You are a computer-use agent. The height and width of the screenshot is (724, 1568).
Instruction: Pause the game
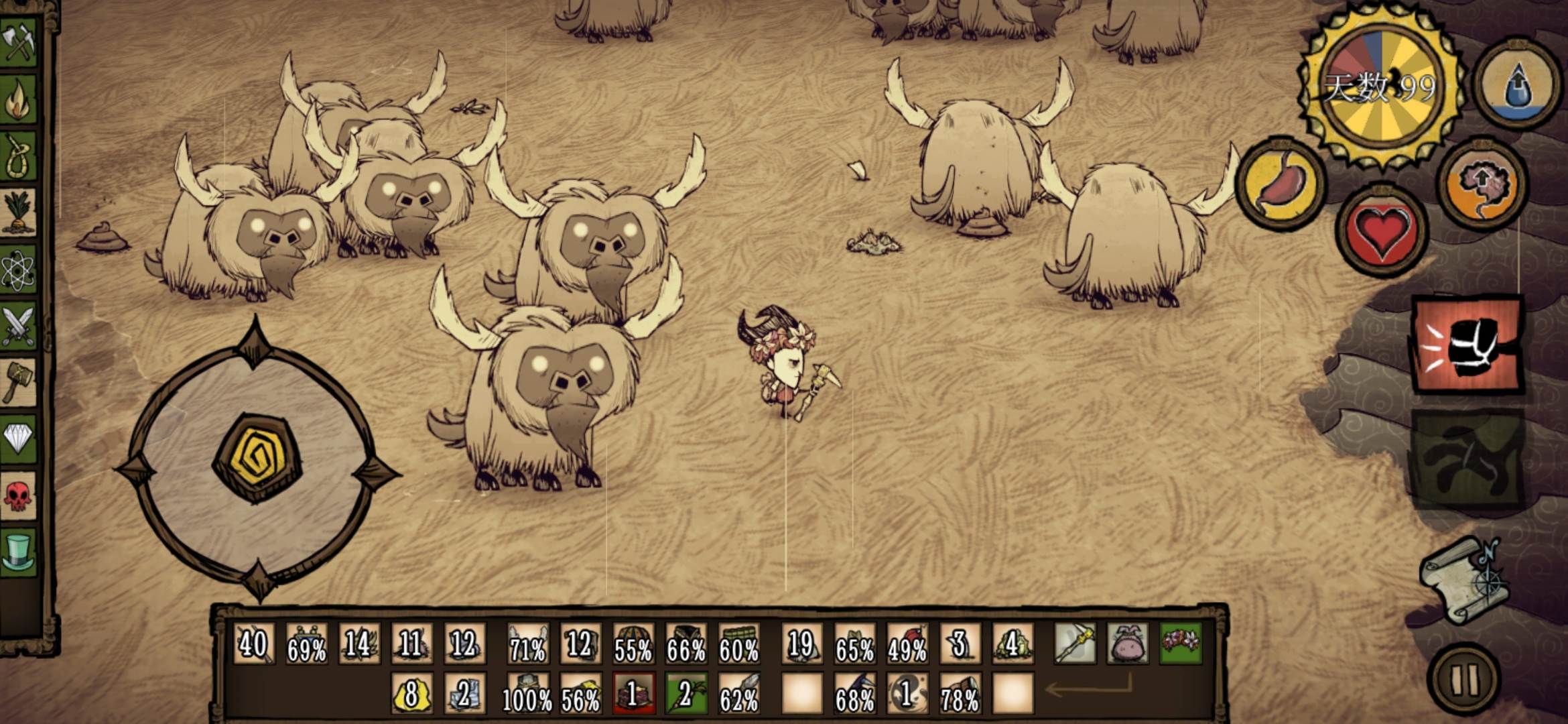pos(1464,679)
